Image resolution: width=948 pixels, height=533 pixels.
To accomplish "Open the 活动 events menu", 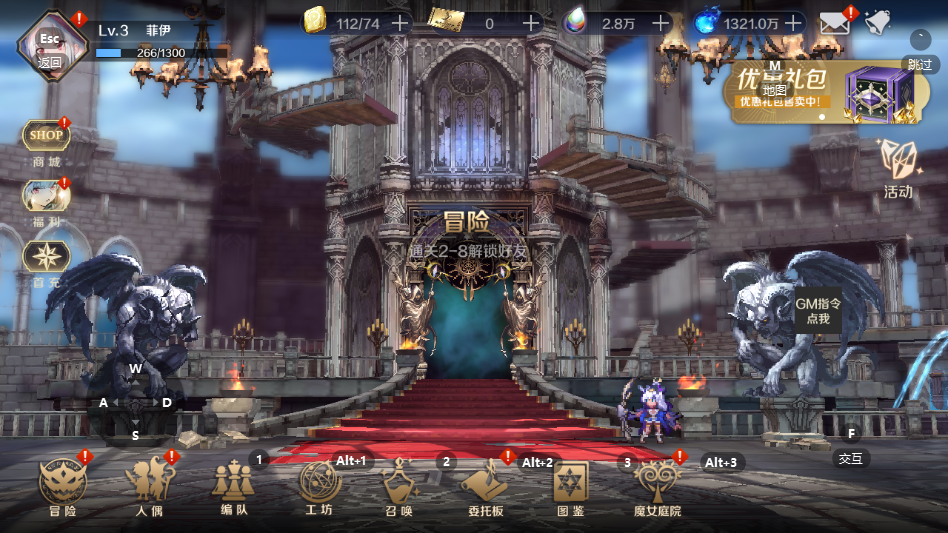I will click(x=898, y=165).
